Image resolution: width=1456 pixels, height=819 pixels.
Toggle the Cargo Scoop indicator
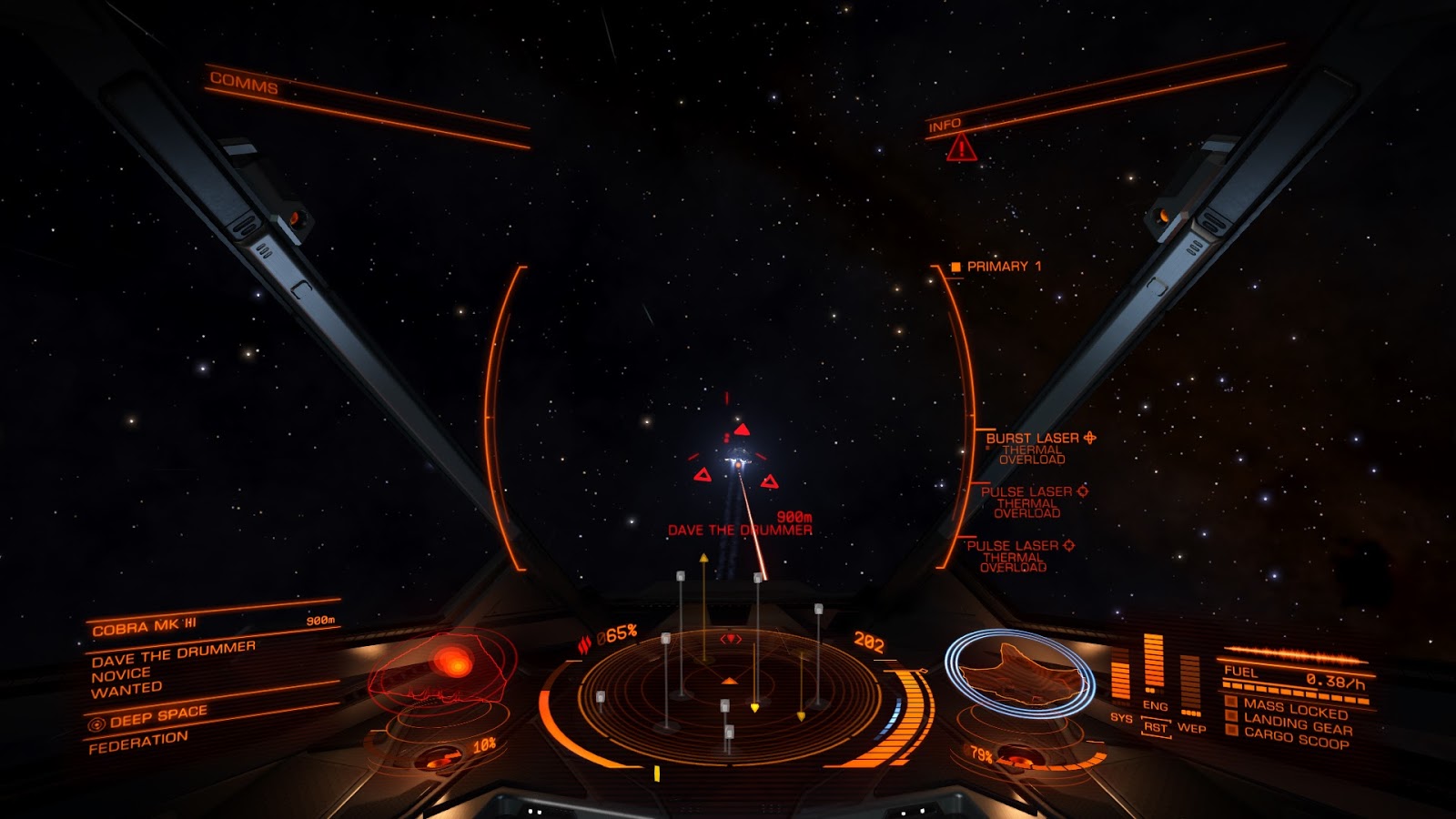[x=1296, y=738]
